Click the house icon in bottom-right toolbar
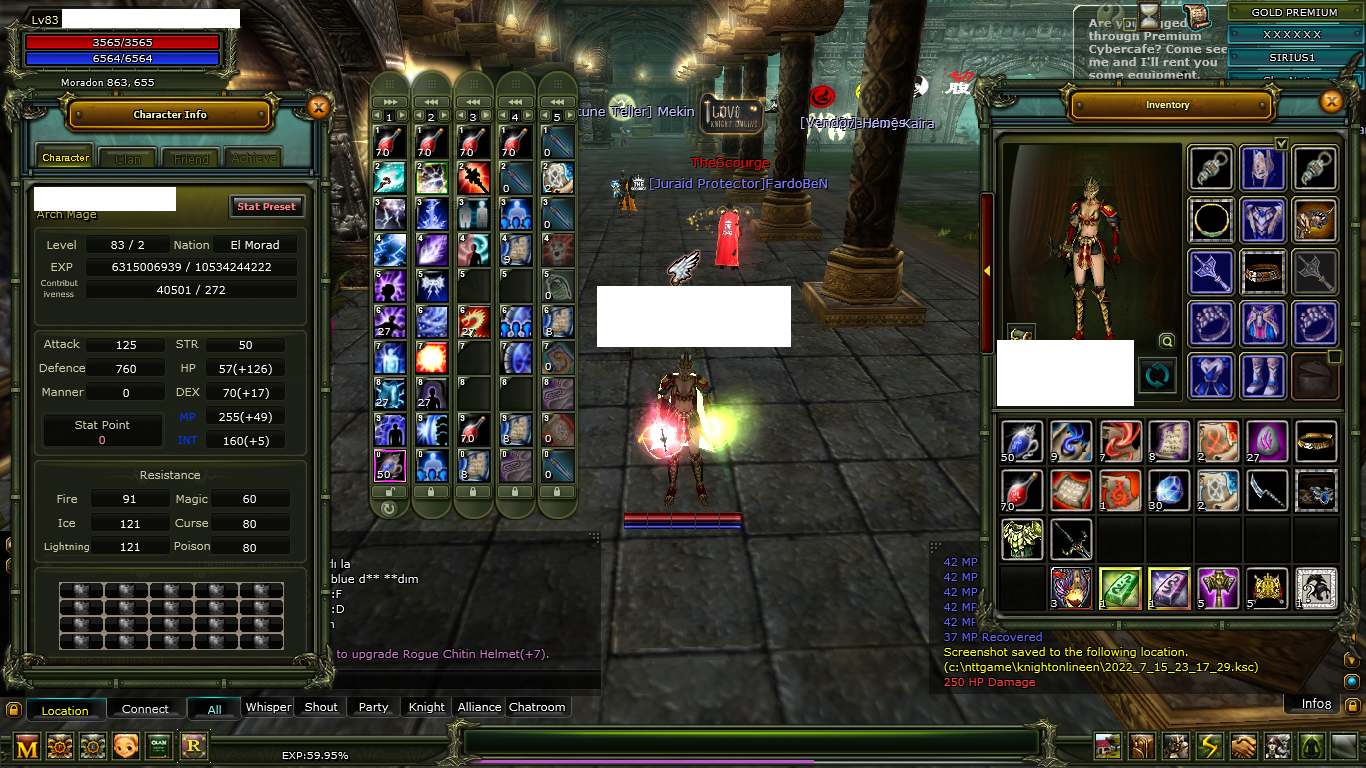This screenshot has width=1366, height=768. pos(1107,745)
